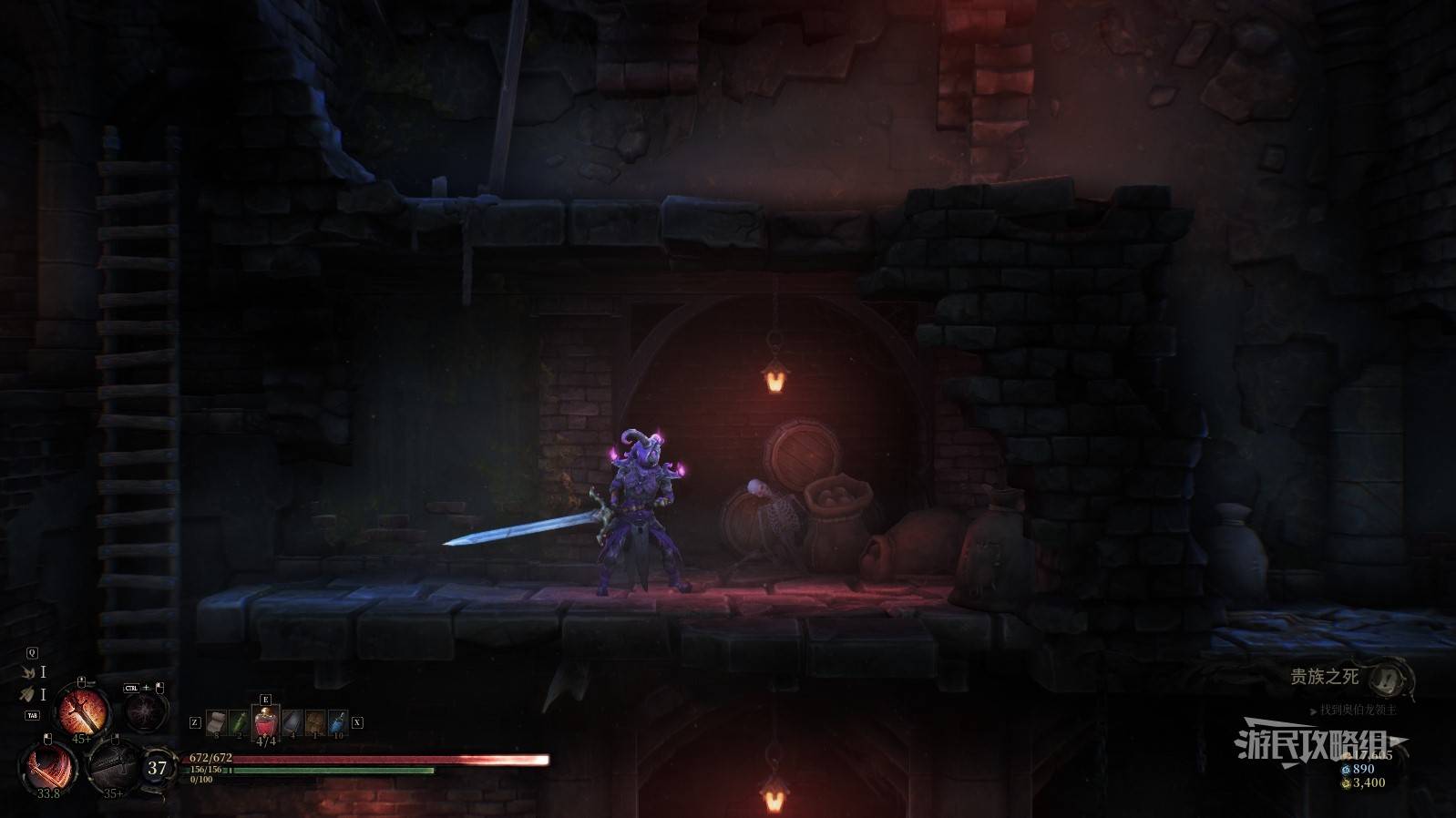Image resolution: width=1456 pixels, height=818 pixels.
Task: Select the grey blade item slot
Action: (x=291, y=723)
